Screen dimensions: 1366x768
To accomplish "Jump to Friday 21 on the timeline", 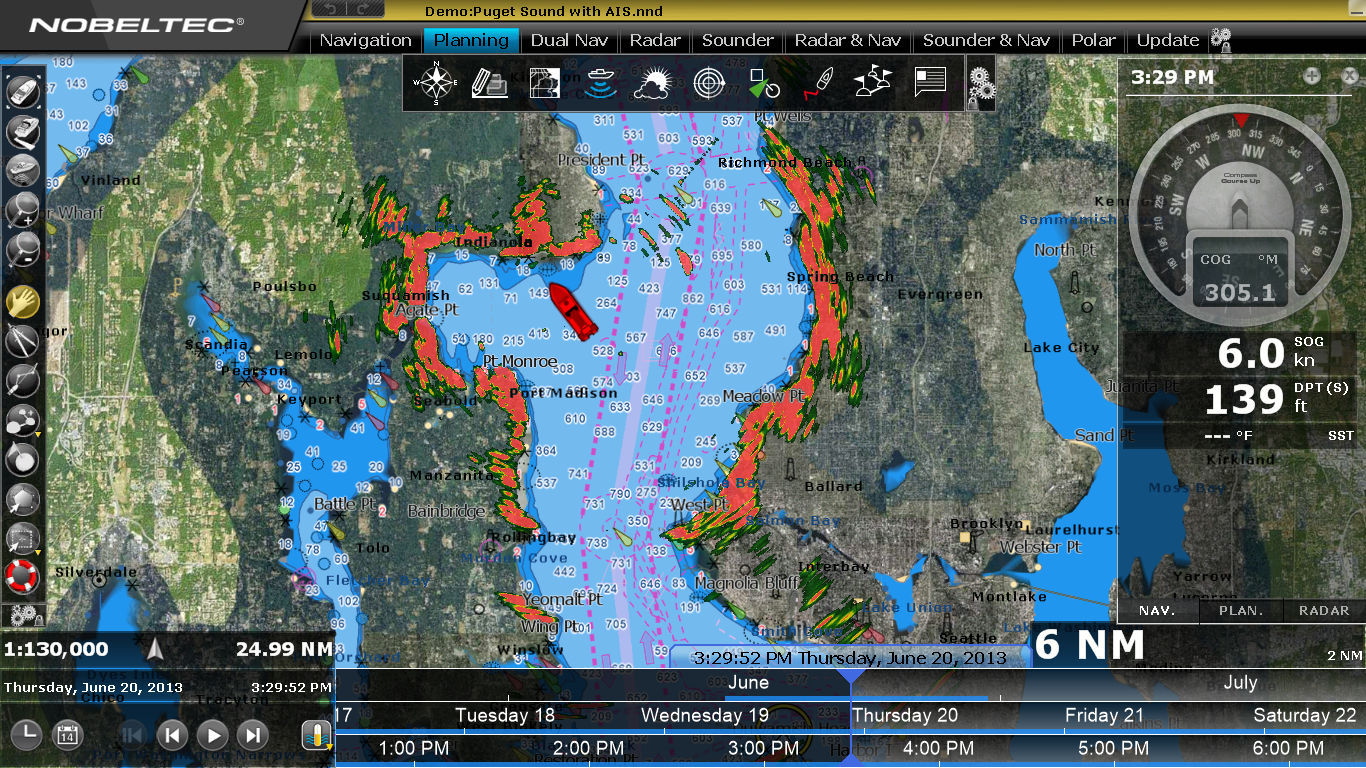I will (1104, 715).
